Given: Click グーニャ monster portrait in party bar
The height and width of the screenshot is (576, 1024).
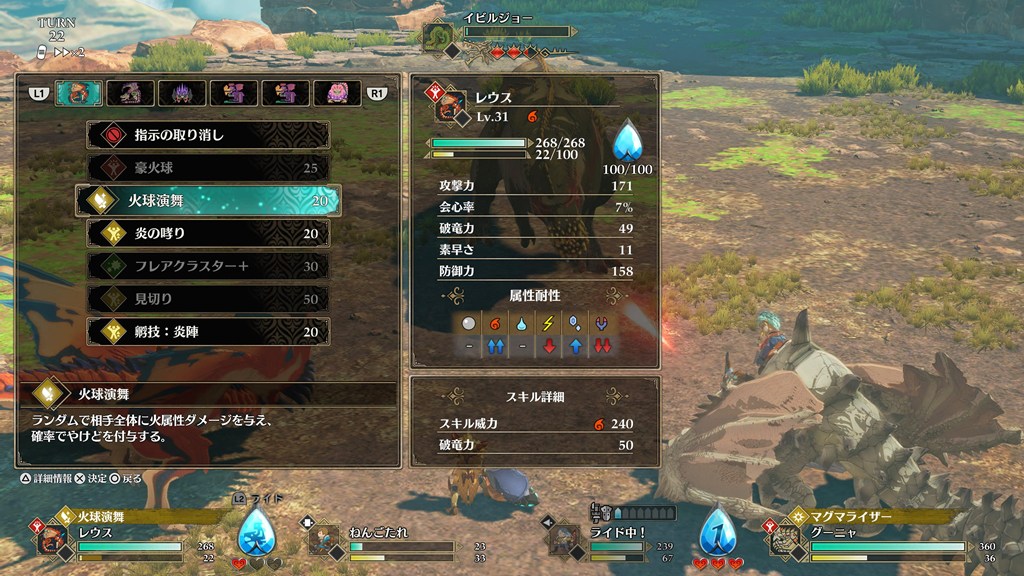Looking at the screenshot, I should click(x=784, y=540).
